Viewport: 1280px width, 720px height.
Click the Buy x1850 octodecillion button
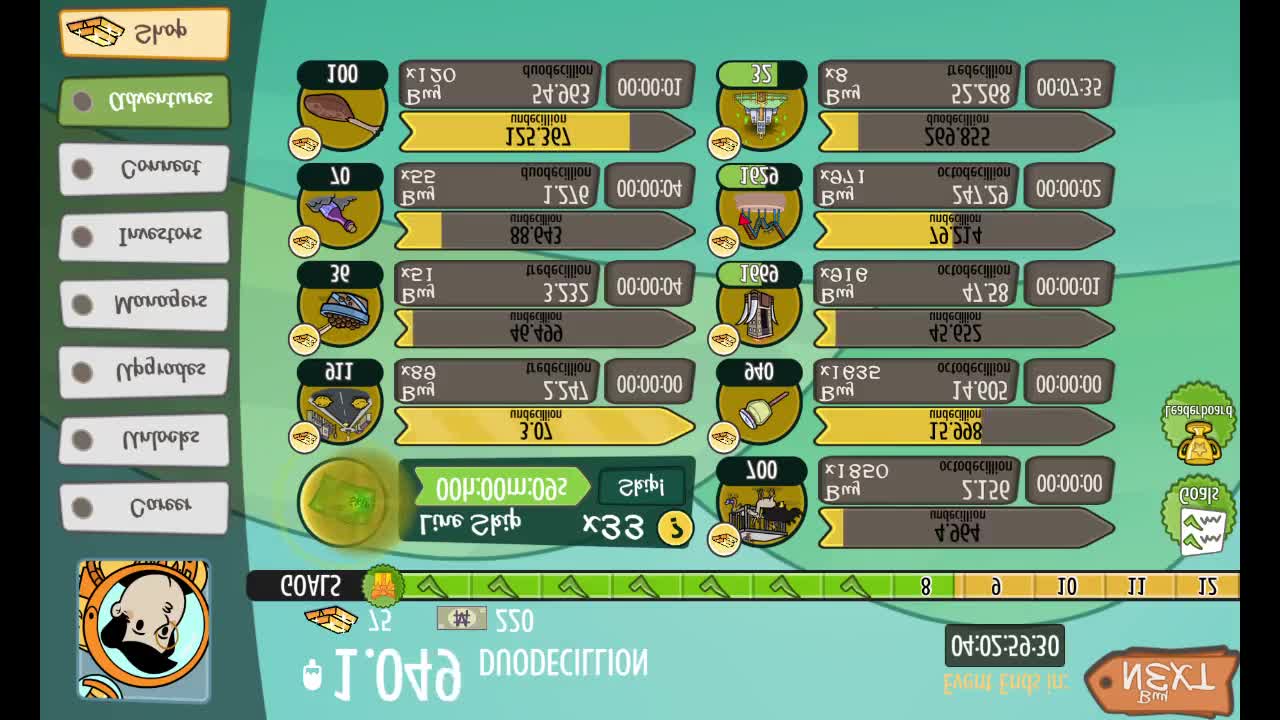point(917,481)
